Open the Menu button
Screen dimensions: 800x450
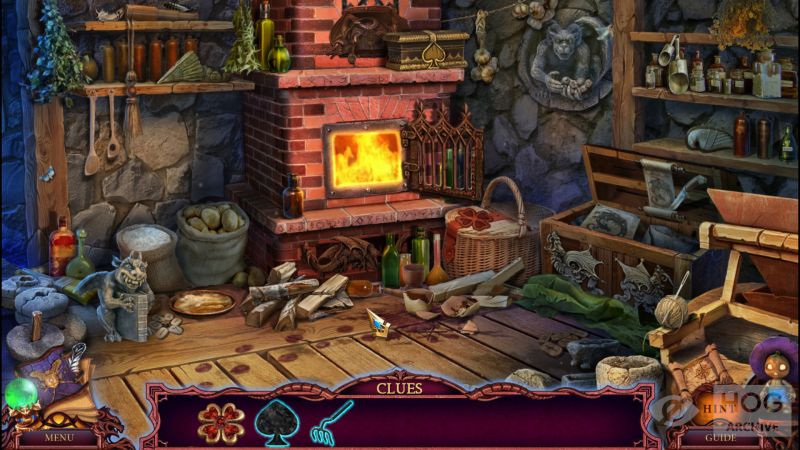coord(58,437)
